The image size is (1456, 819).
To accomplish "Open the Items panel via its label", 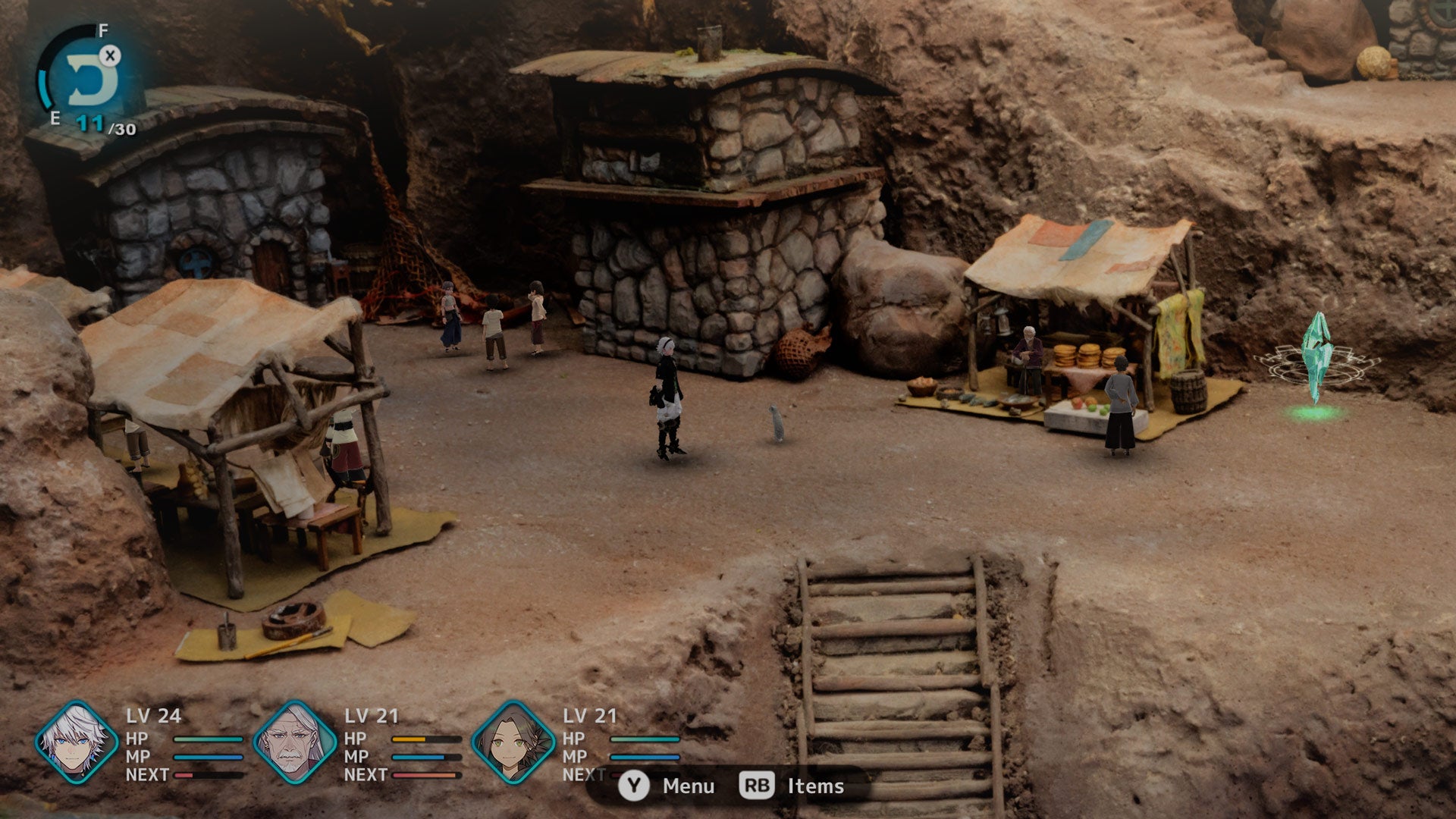I will point(815,787).
